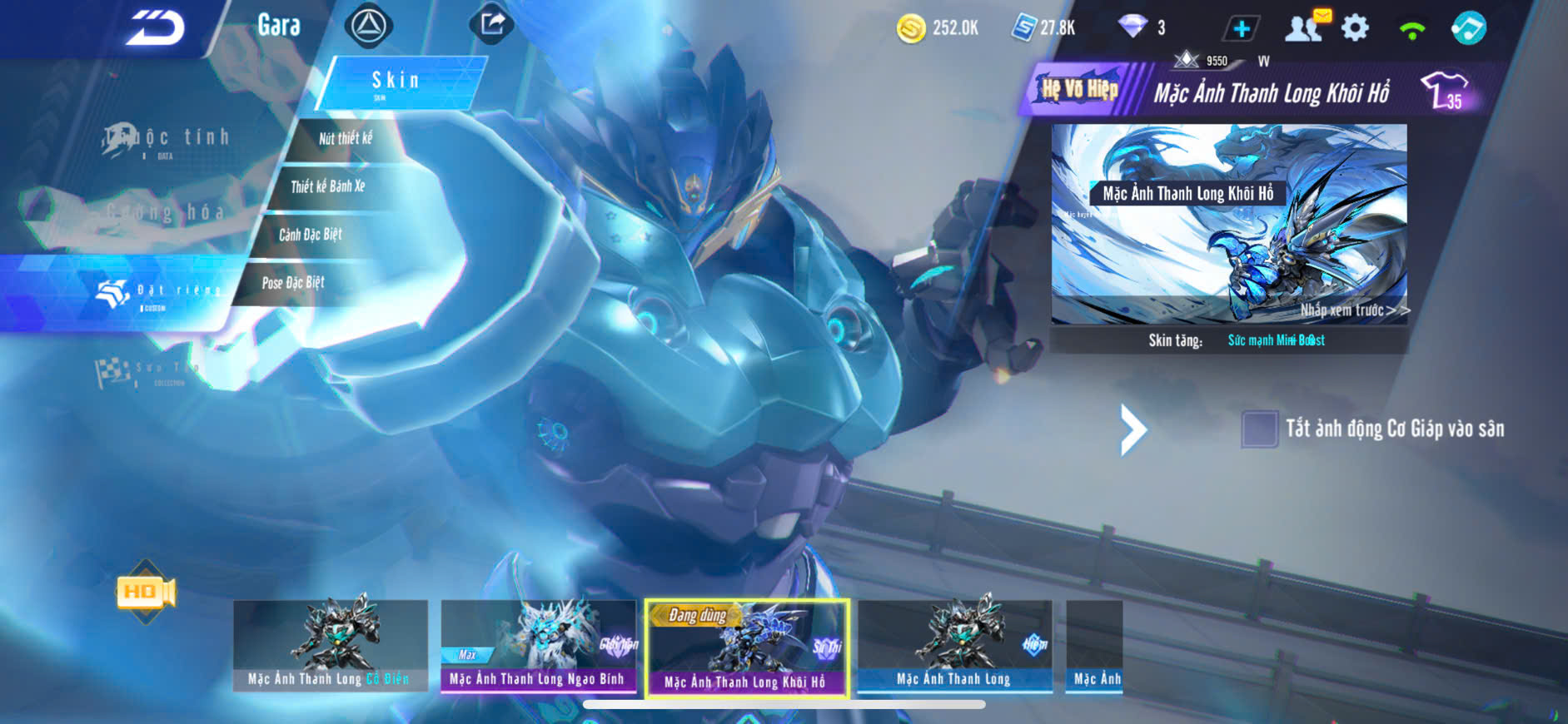Choose Cánh Đặc Biệt entry
This screenshot has width=1568, height=724.
tap(311, 235)
